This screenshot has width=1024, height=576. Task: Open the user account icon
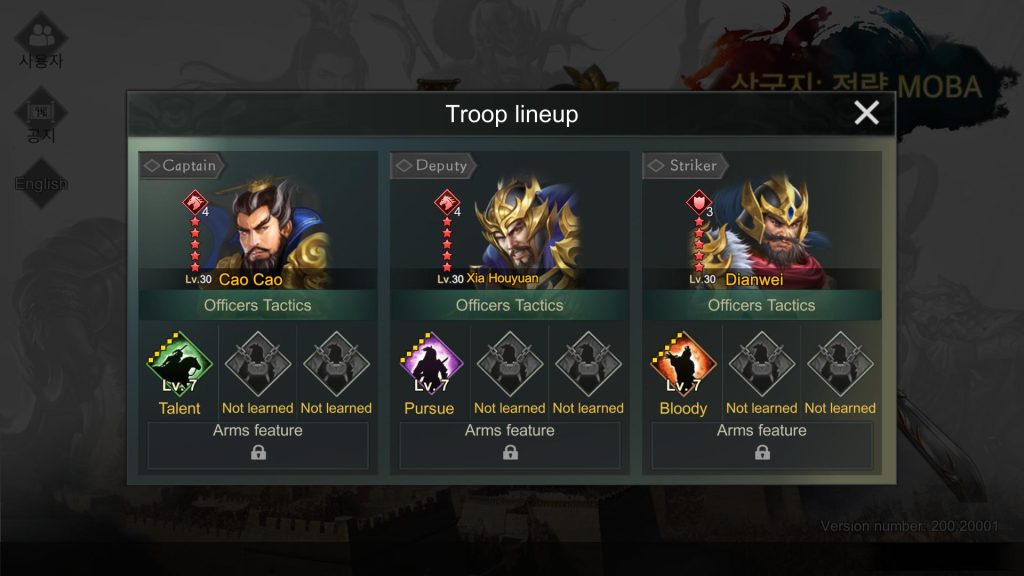pyautogui.click(x=41, y=40)
